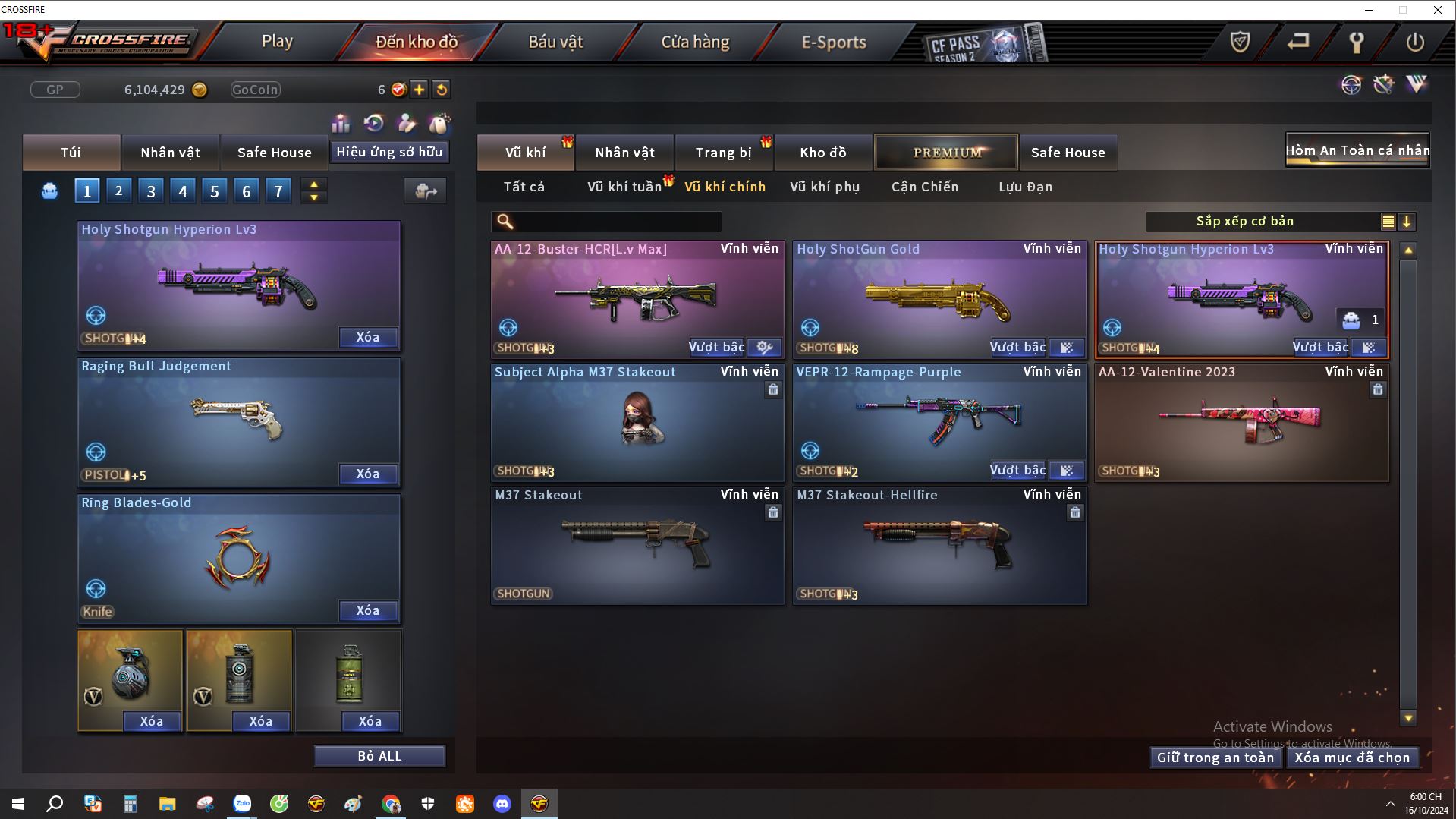Open the E-Sports section
The height and width of the screenshot is (819, 1456).
coord(834,42)
